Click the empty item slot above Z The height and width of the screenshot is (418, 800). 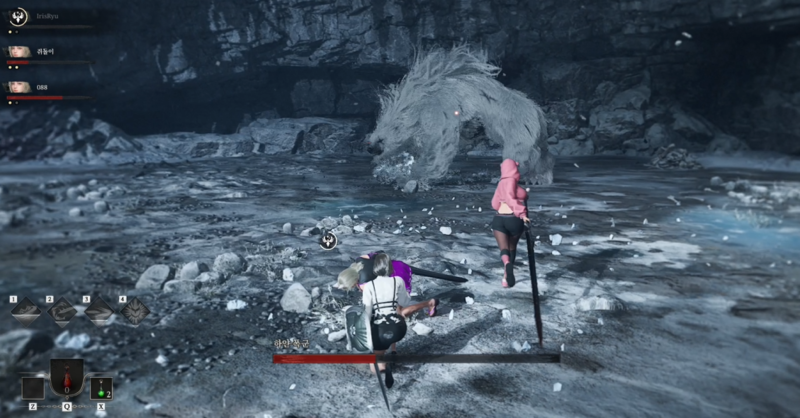tap(32, 388)
